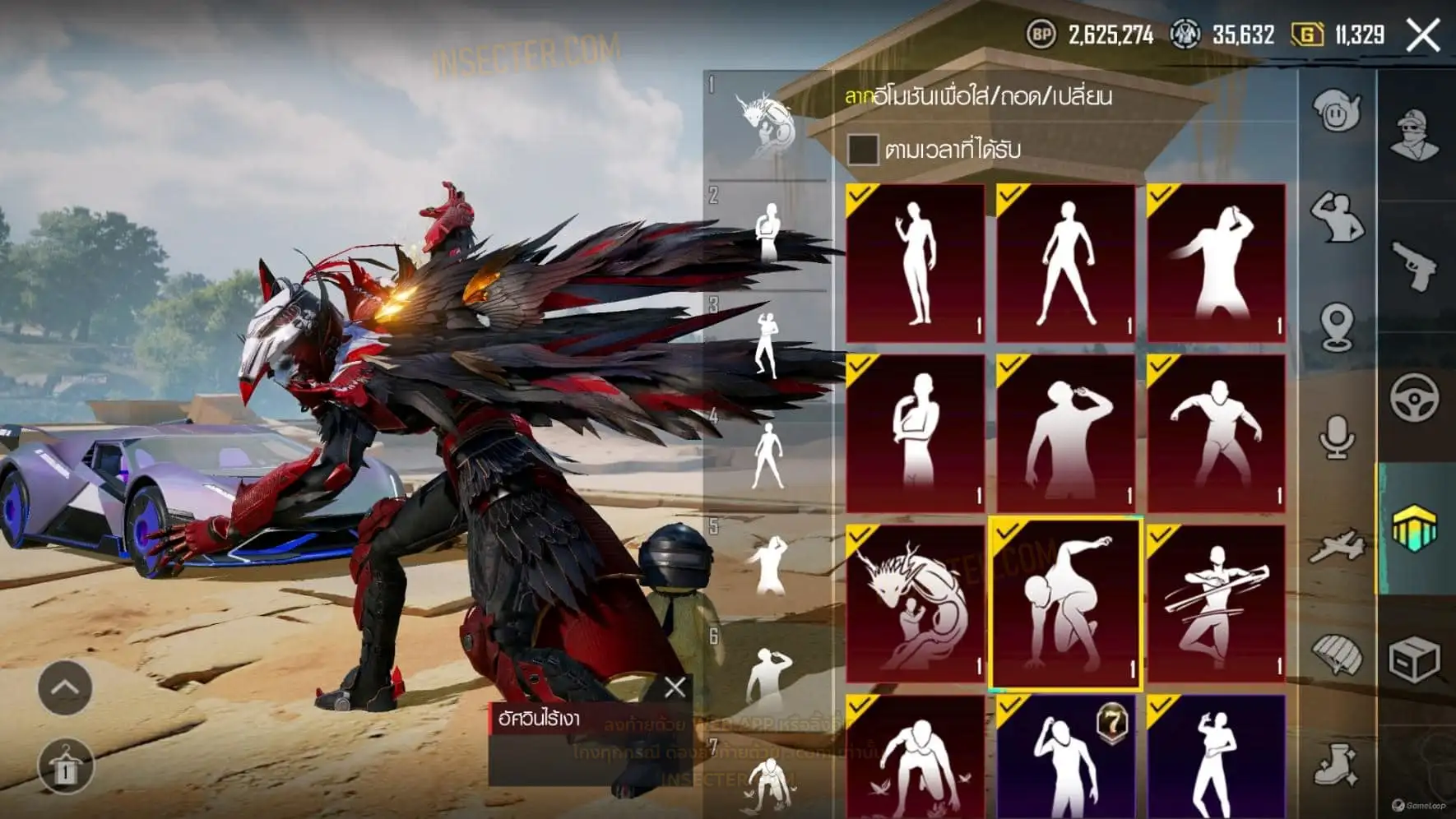Show the parachute category

[x=1336, y=656]
